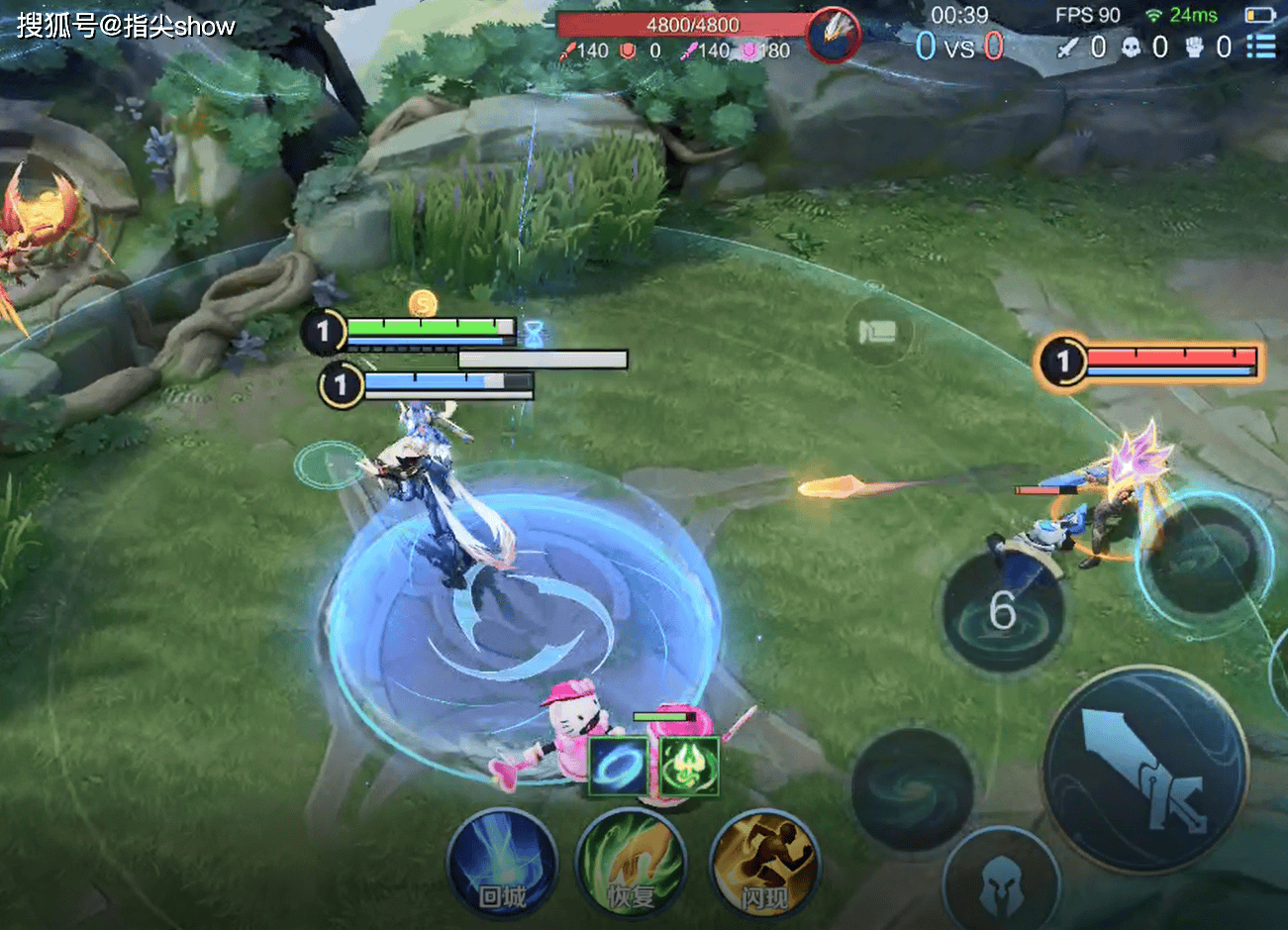Viewport: 1288px width, 930px height.
Task: Tap the sword basic attack button
Action: tap(1145, 770)
